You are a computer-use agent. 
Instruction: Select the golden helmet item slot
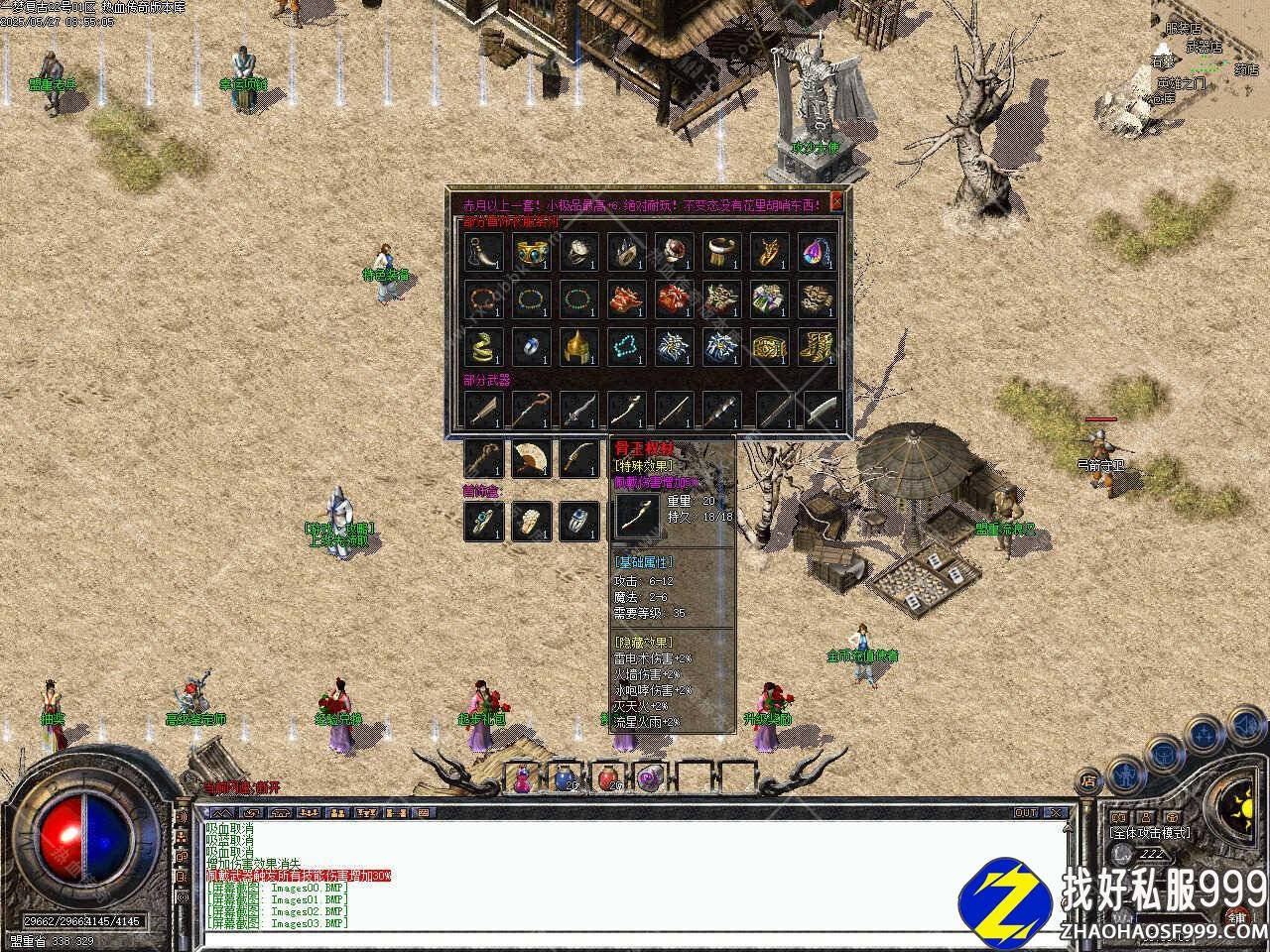[577, 347]
